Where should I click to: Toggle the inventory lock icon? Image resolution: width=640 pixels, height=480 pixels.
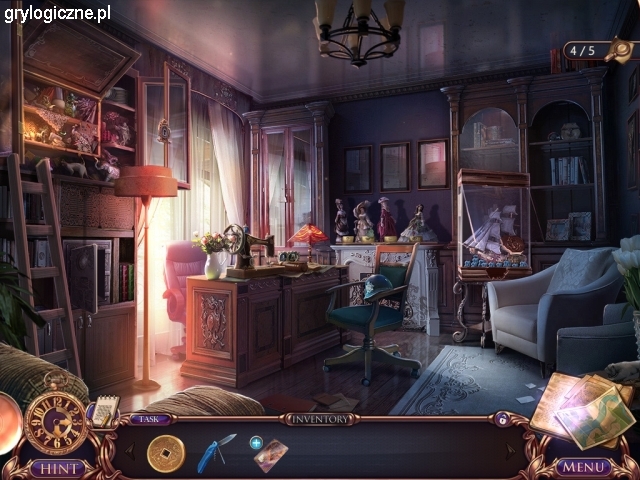(502, 420)
